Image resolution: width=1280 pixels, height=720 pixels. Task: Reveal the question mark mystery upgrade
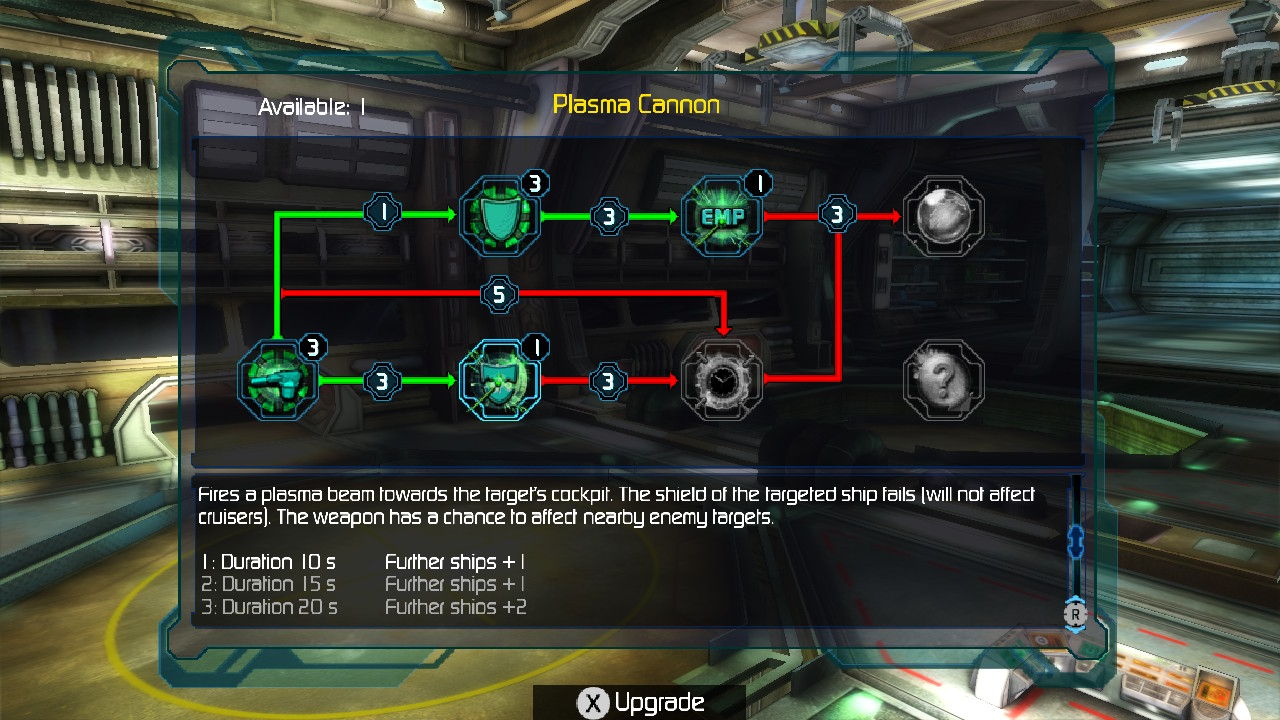[x=943, y=380]
